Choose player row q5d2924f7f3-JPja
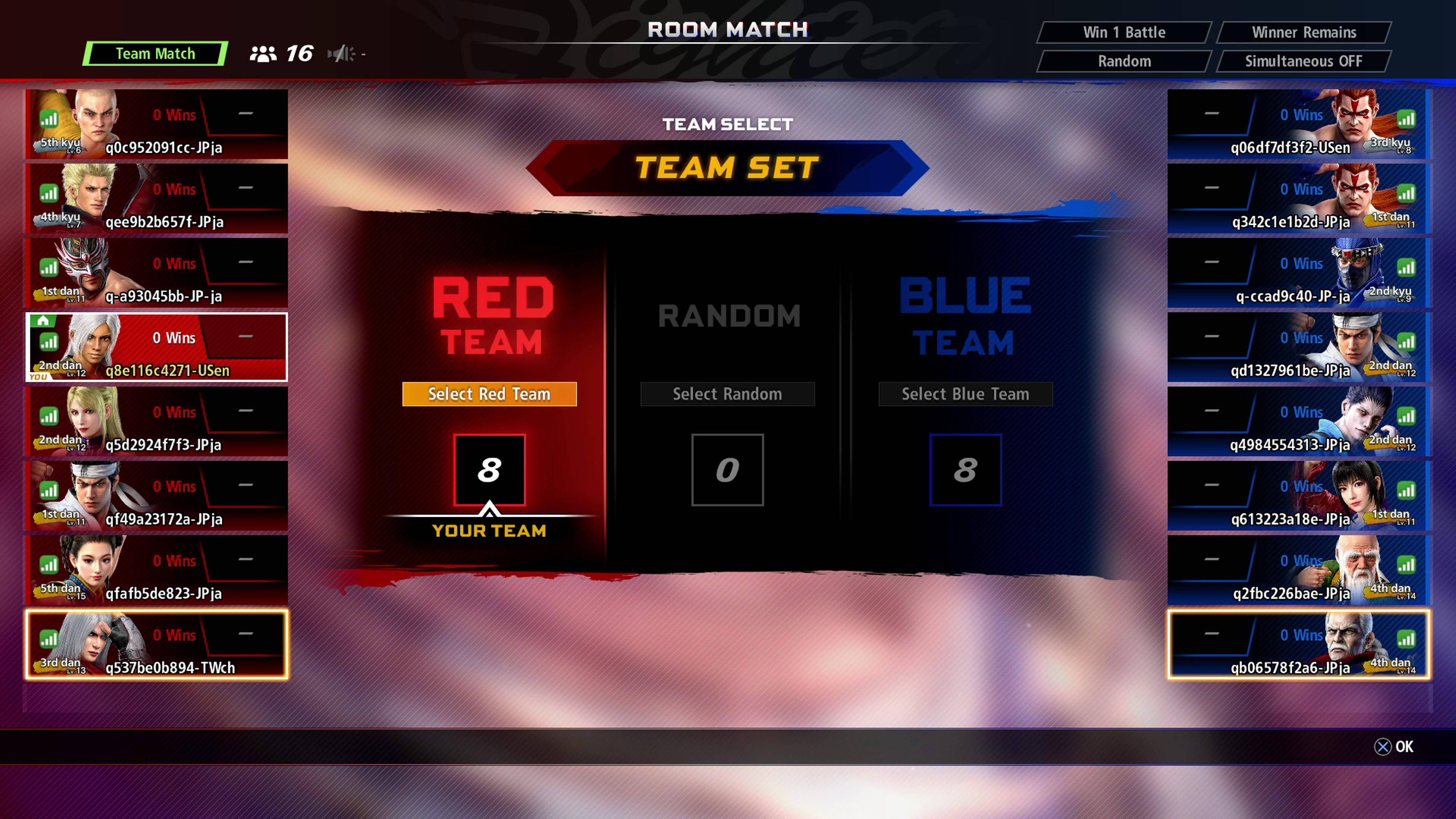Image resolution: width=1456 pixels, height=819 pixels. click(157, 422)
